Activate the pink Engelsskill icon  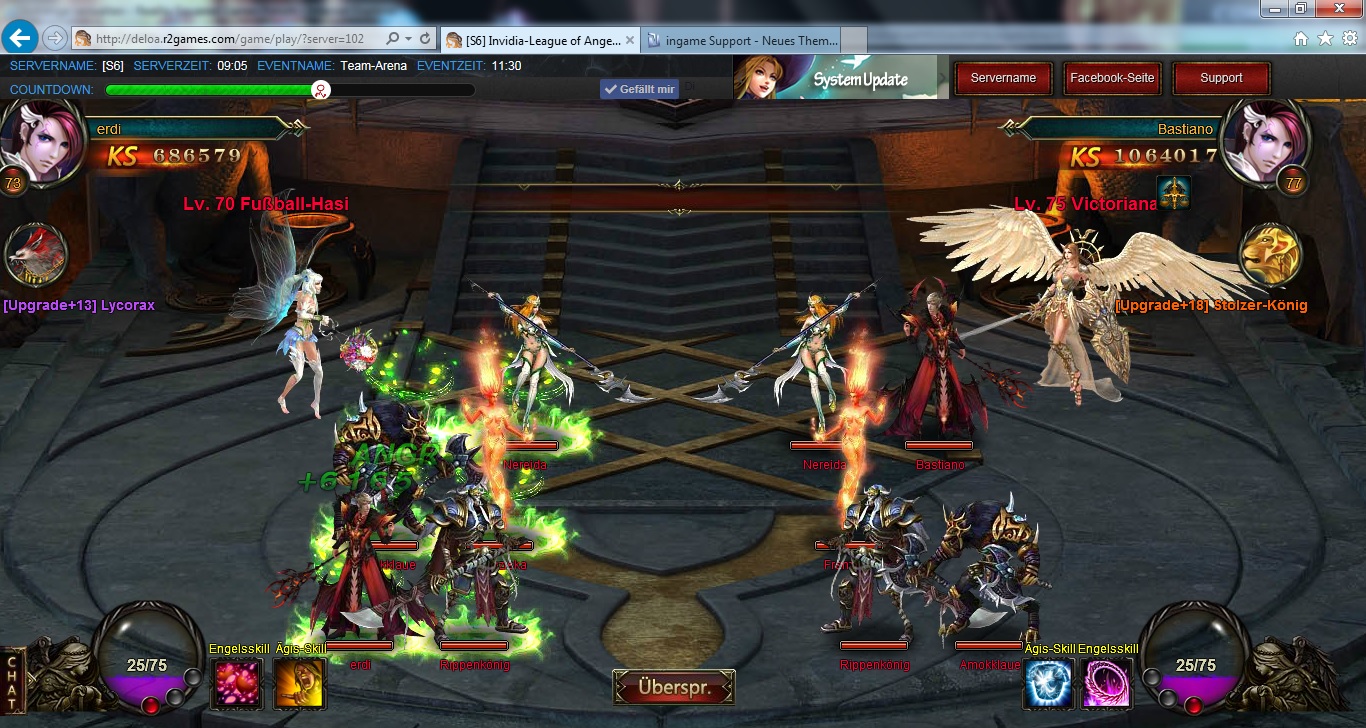pos(237,683)
